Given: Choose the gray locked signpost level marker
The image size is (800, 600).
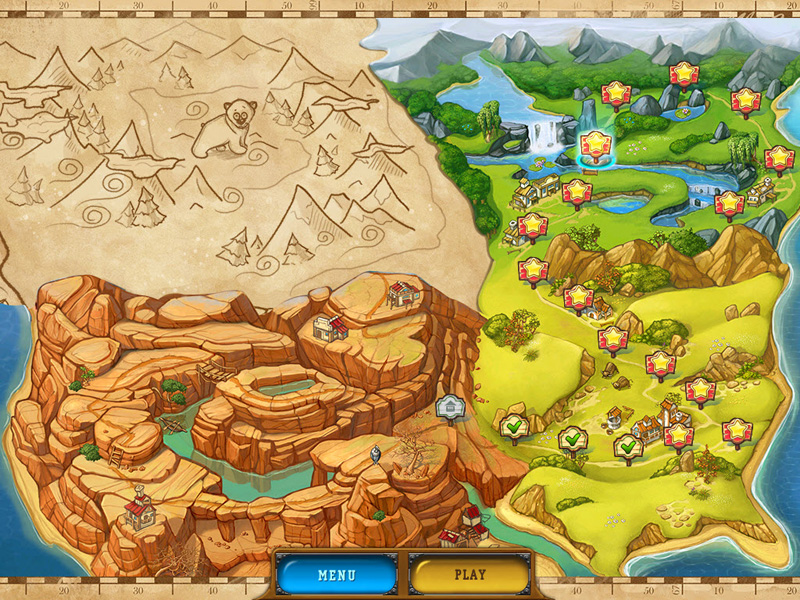Looking at the screenshot, I should coord(449,408).
